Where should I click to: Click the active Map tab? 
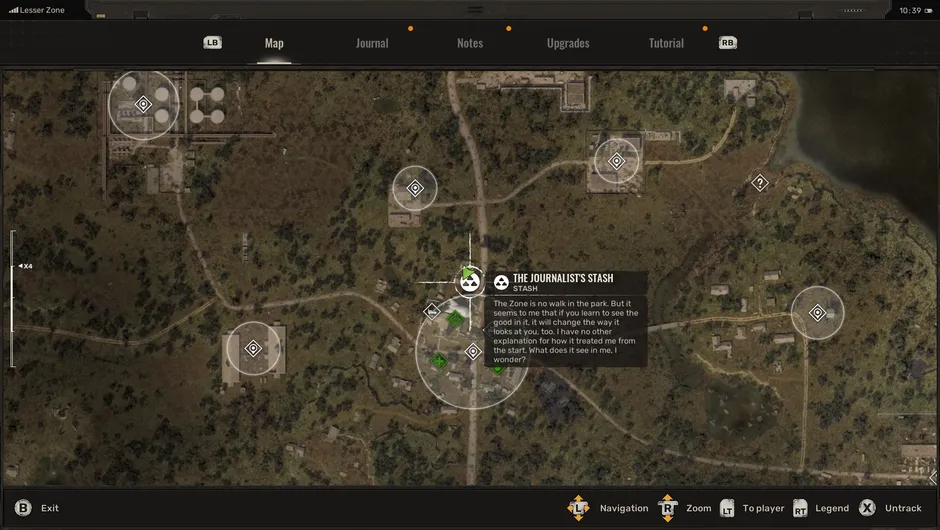[x=274, y=43]
